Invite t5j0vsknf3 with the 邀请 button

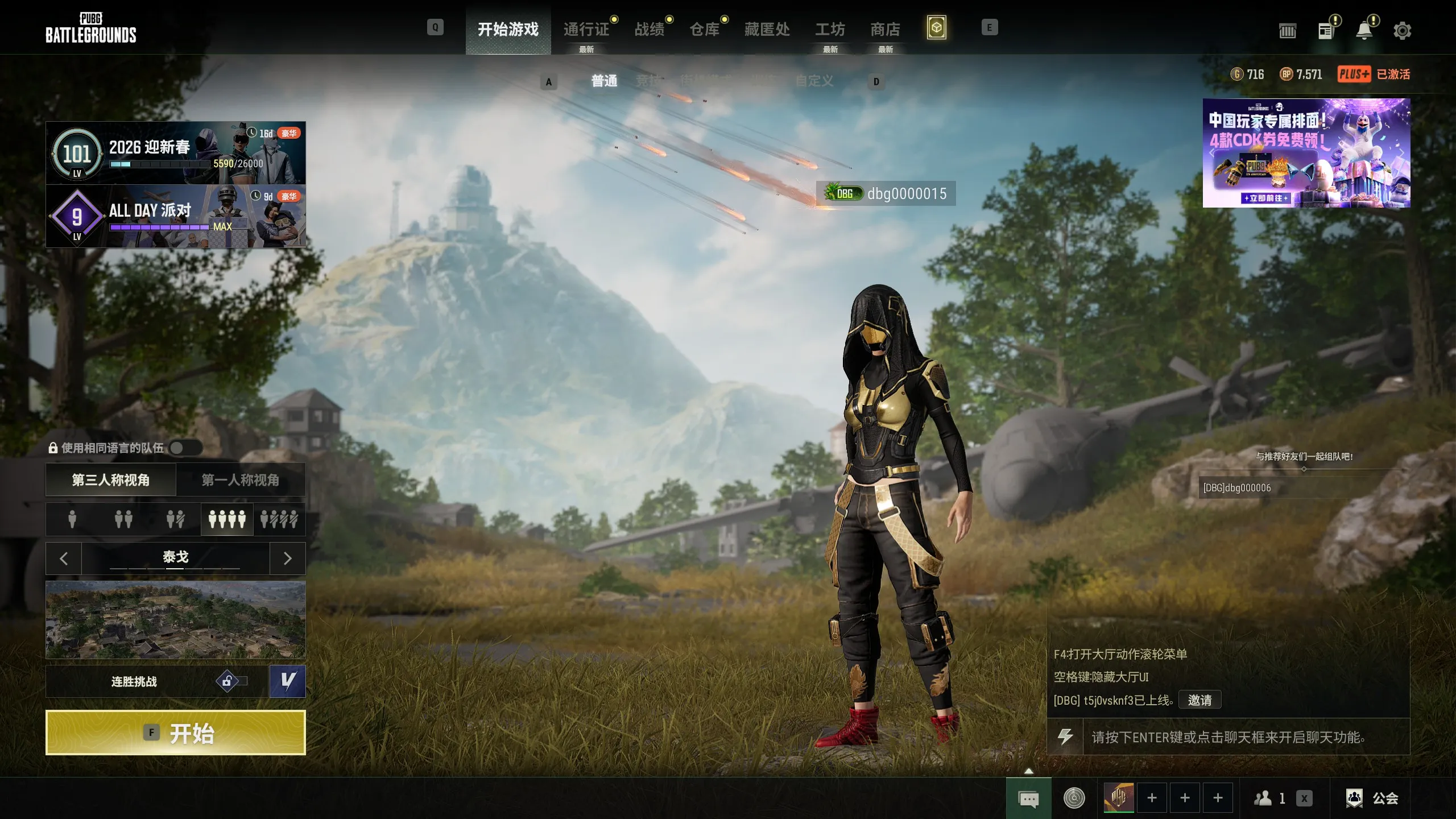tap(1199, 700)
